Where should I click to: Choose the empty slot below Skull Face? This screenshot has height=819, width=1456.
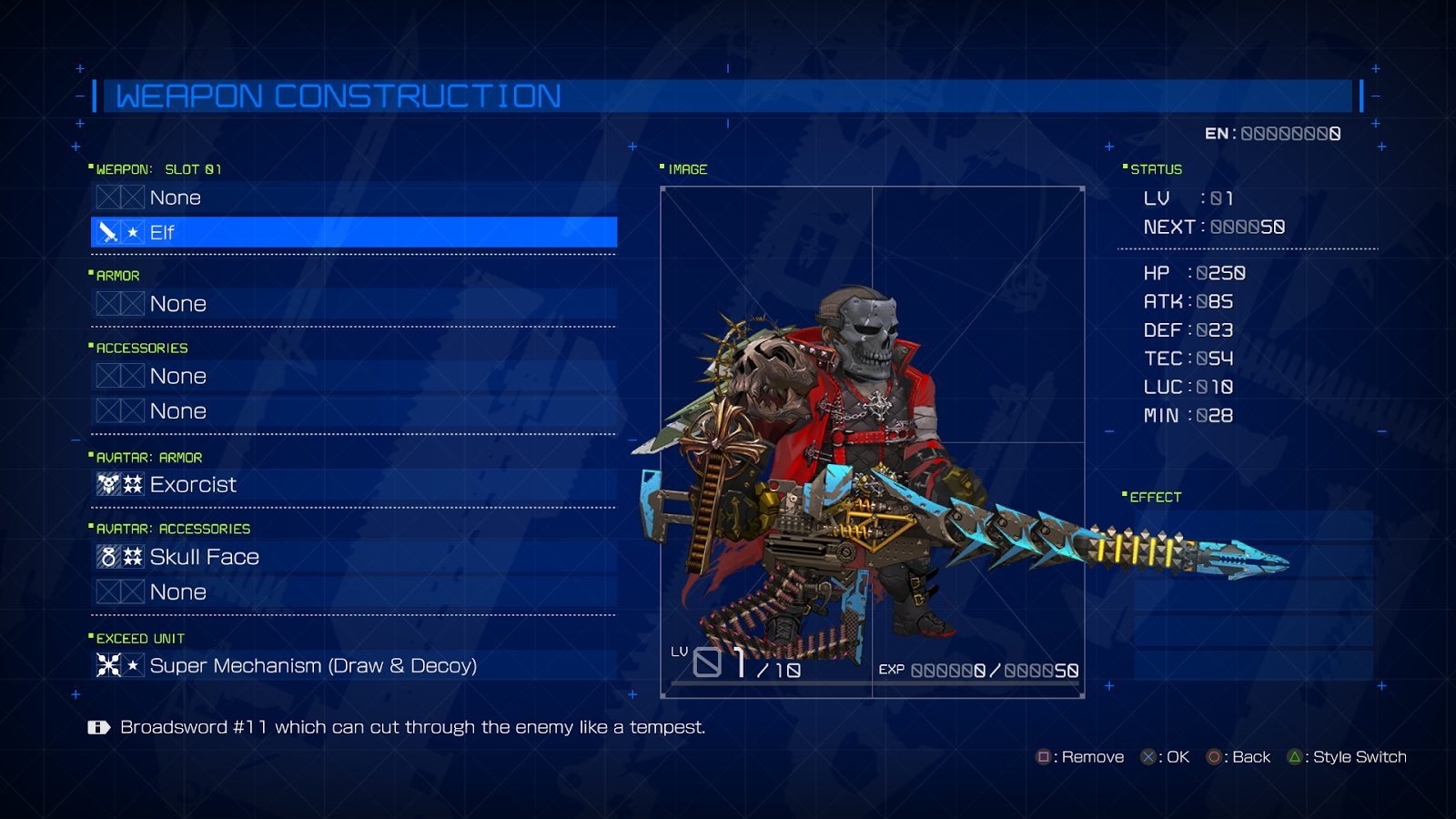pyautogui.click(x=353, y=592)
